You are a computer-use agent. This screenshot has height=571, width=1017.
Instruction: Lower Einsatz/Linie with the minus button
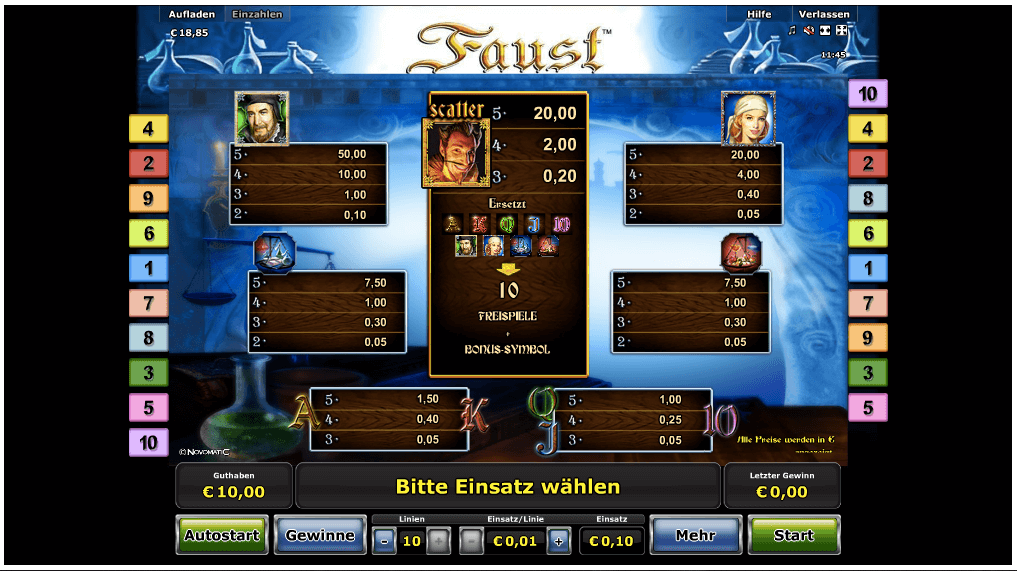tap(471, 541)
